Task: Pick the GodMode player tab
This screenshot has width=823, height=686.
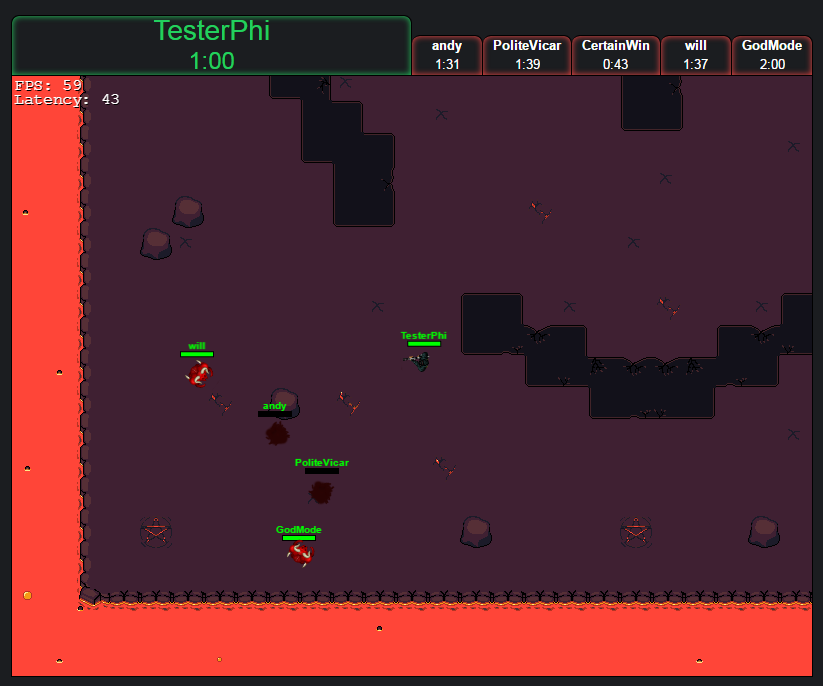Action: coord(772,55)
